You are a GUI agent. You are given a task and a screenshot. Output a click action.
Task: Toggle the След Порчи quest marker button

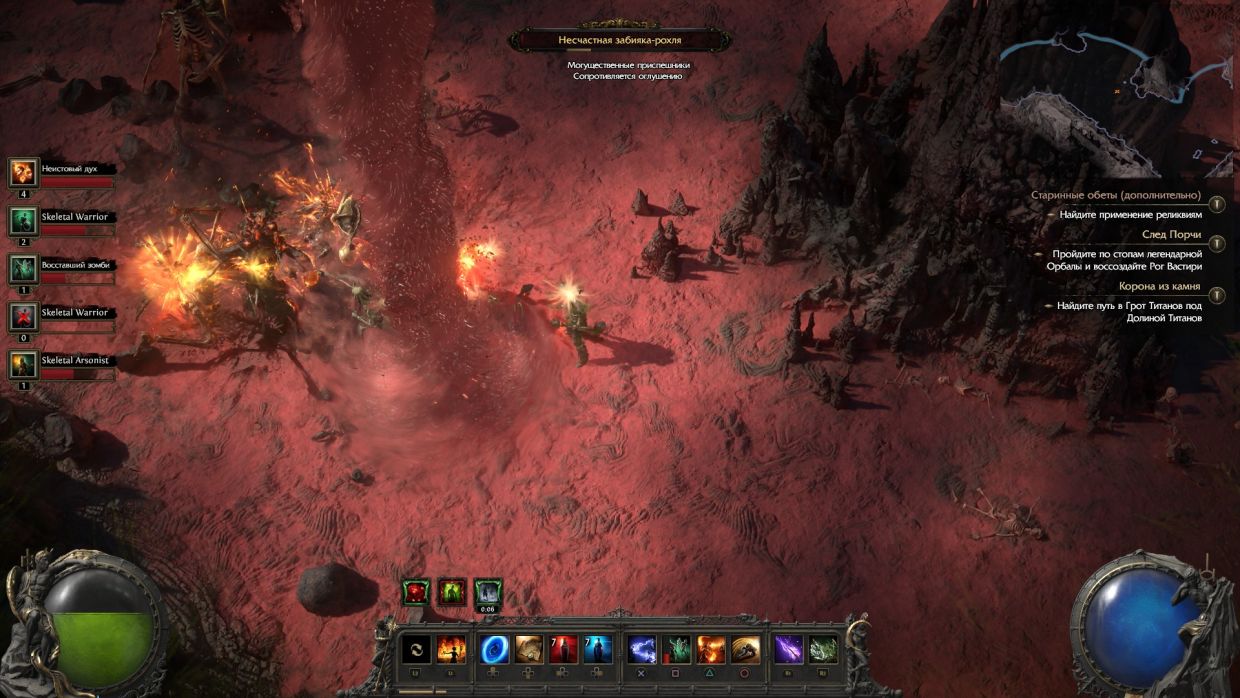click(x=1216, y=243)
